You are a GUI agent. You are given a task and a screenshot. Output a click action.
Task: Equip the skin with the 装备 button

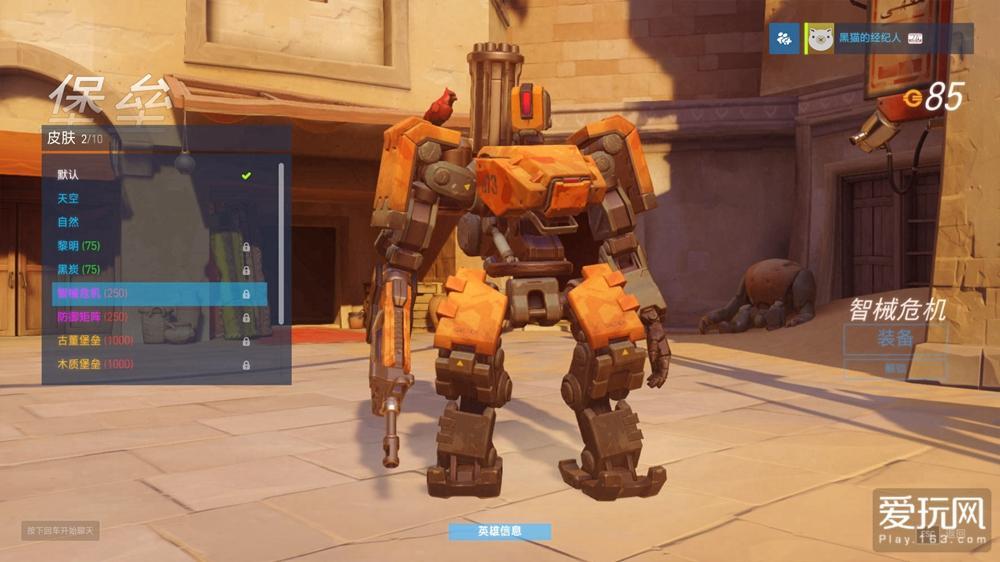click(x=893, y=339)
